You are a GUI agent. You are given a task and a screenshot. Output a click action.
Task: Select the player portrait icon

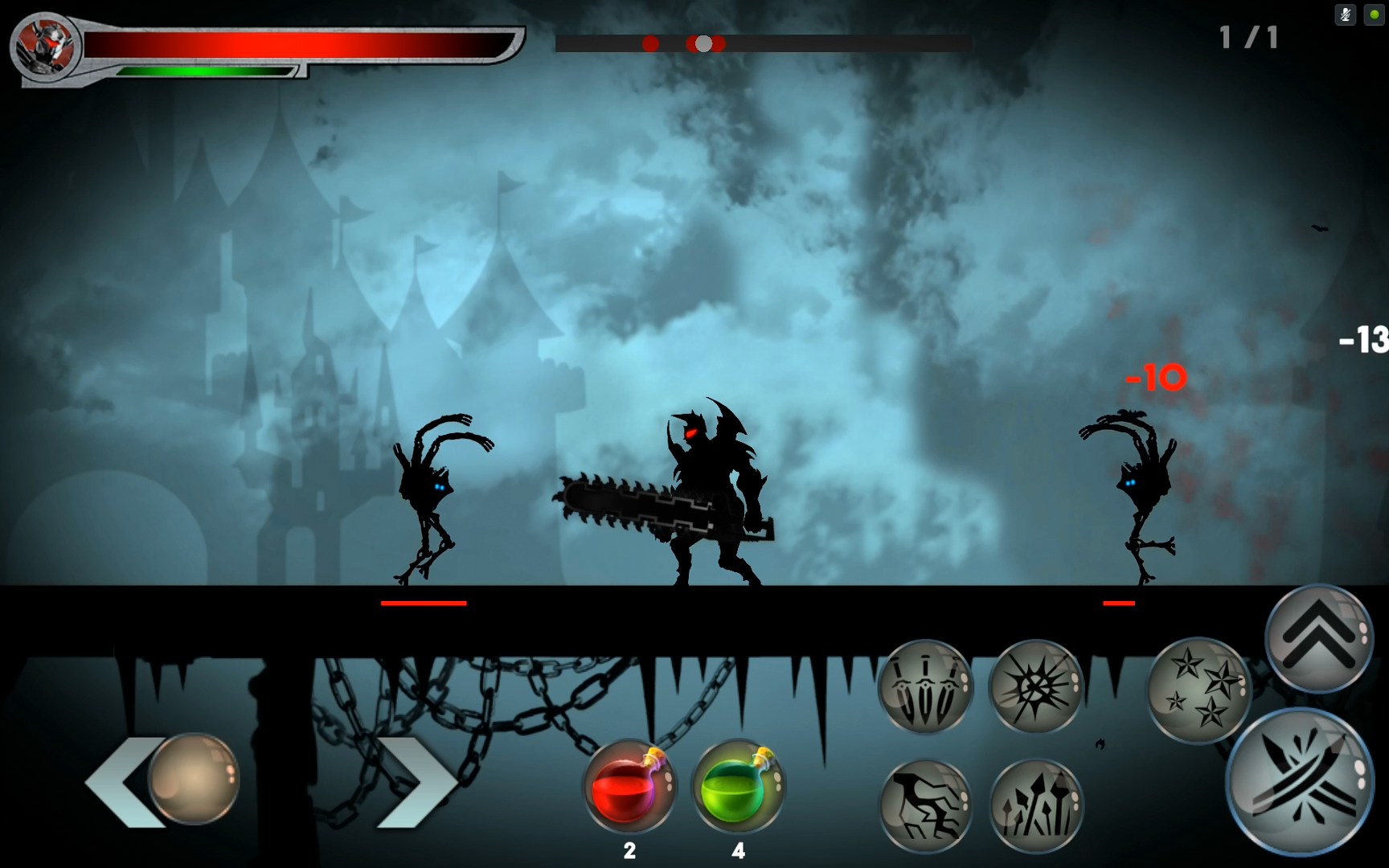point(44,46)
